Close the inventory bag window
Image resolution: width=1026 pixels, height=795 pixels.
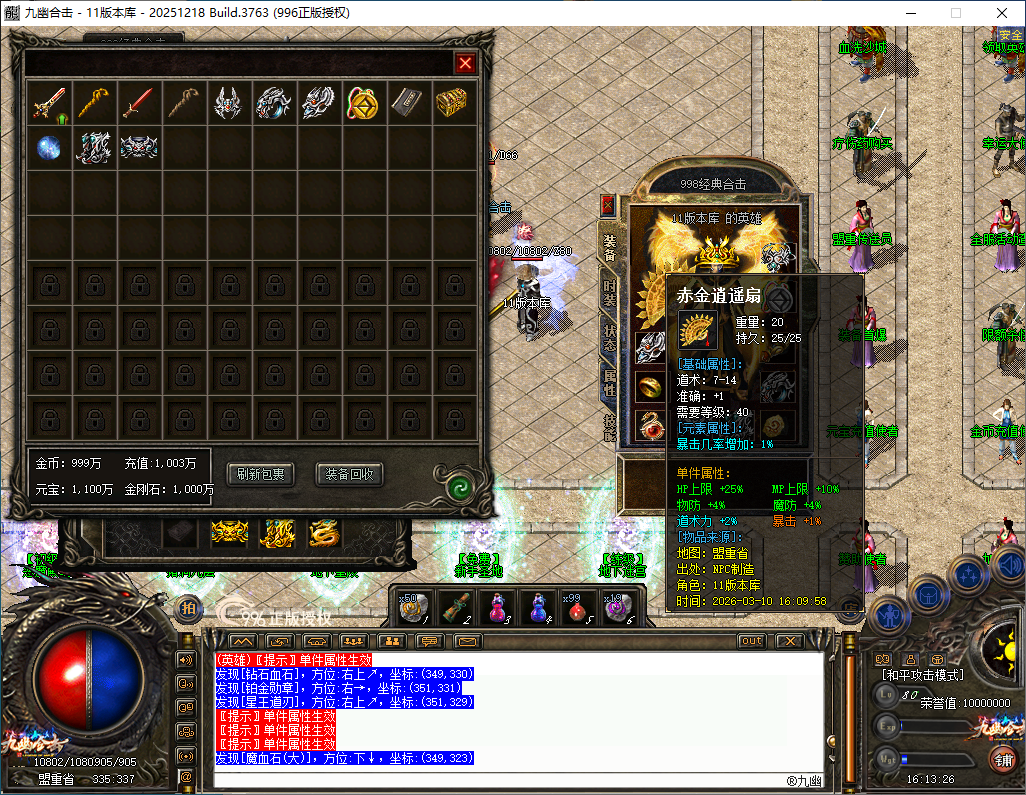pyautogui.click(x=465, y=63)
